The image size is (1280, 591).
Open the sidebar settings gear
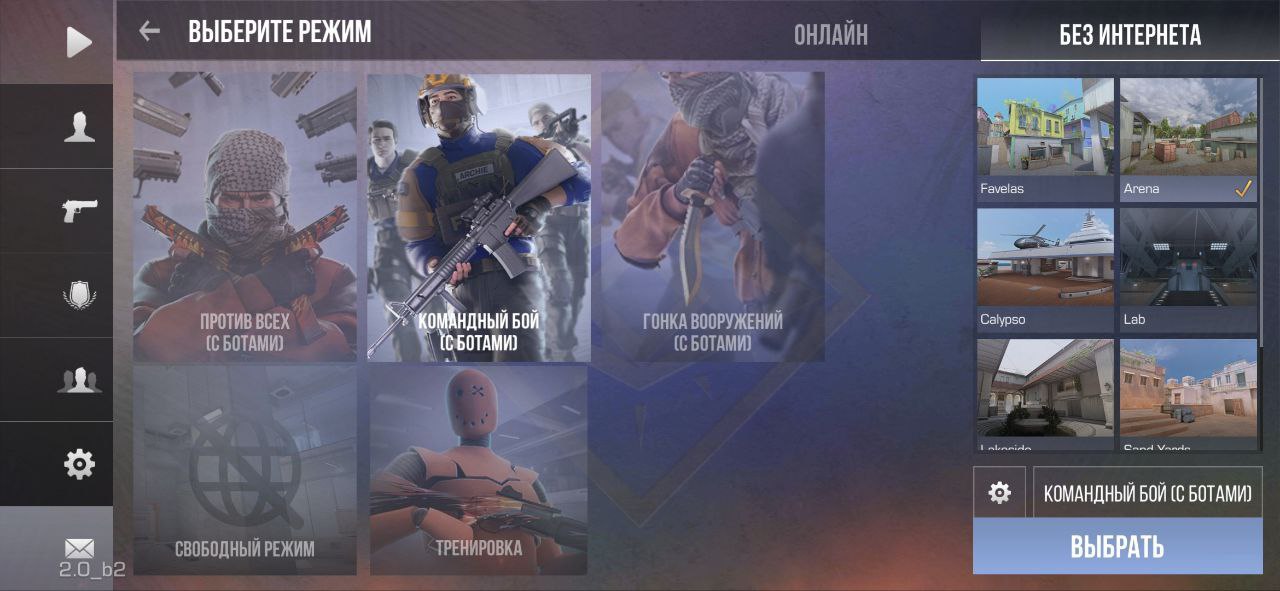point(79,463)
